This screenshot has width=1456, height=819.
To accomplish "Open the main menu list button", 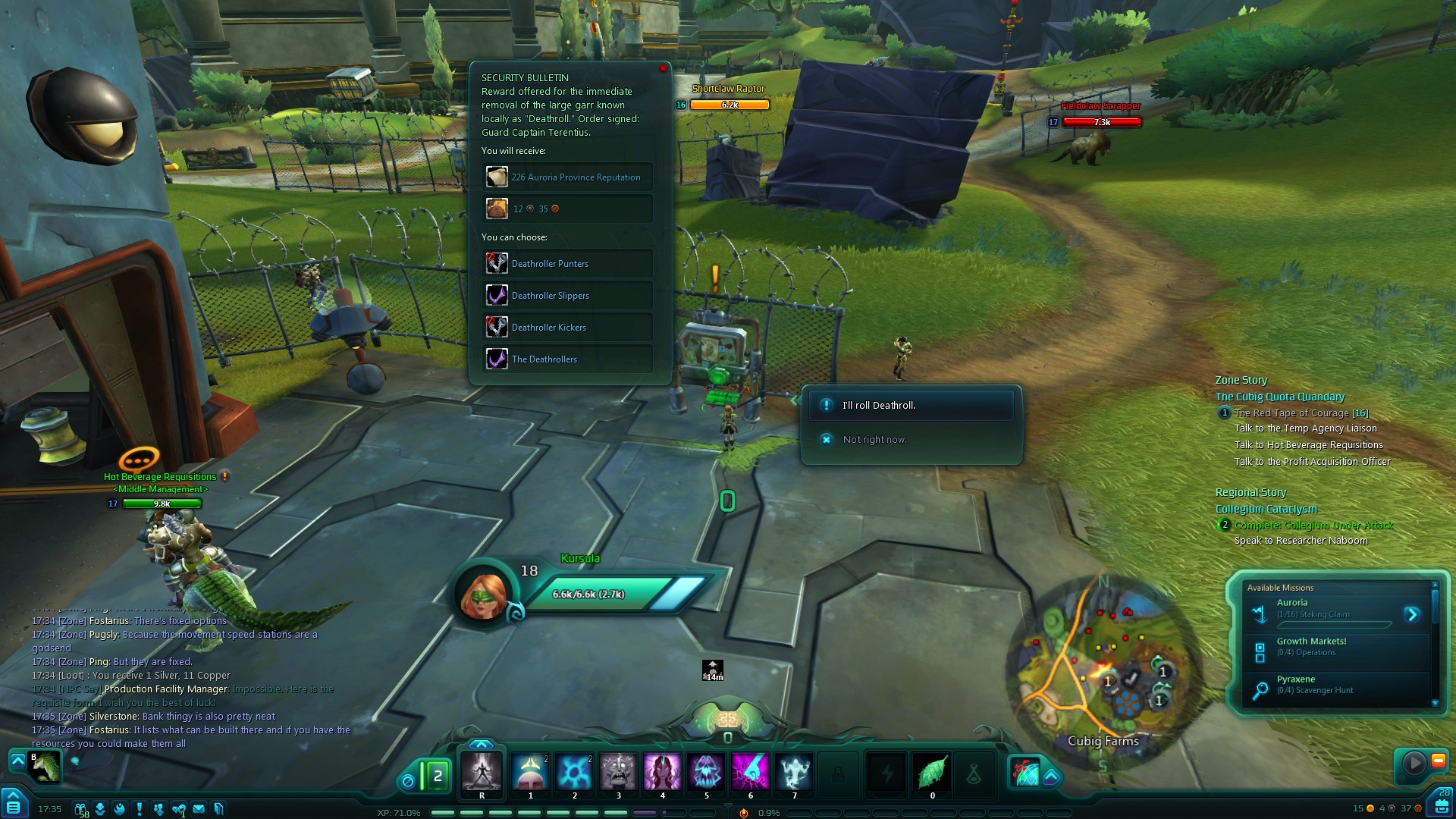I will (x=14, y=804).
